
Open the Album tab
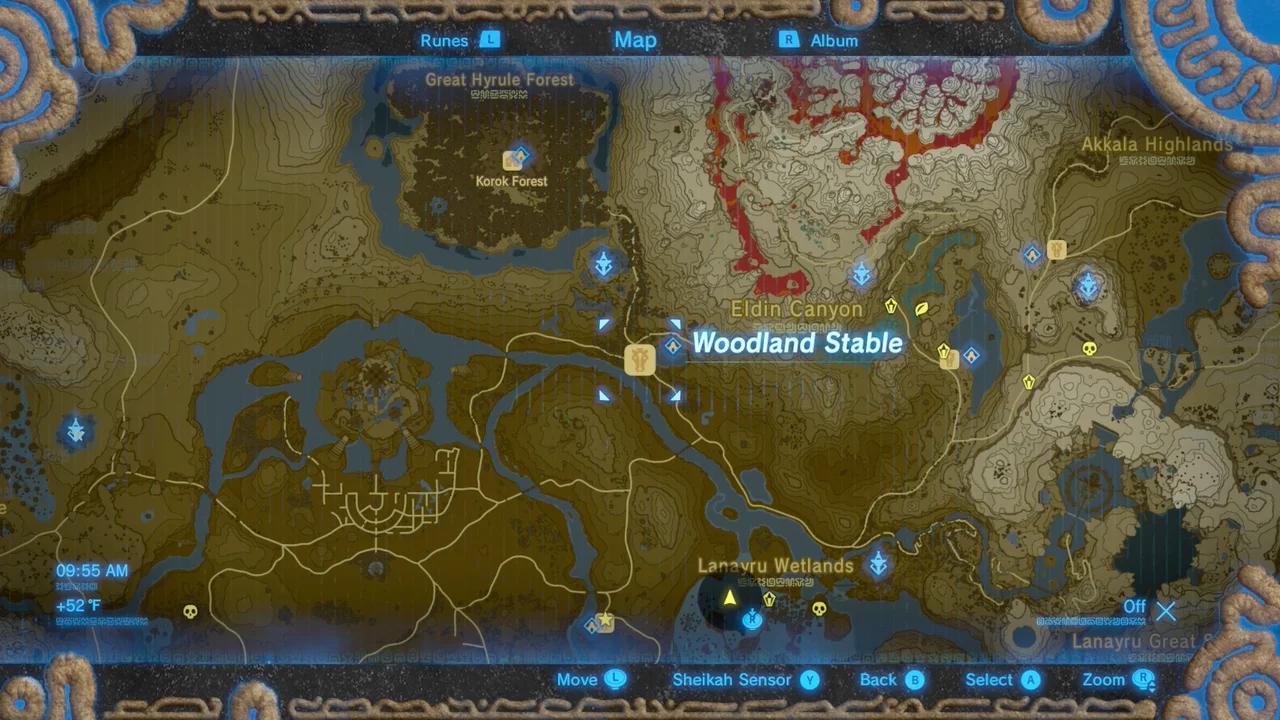click(x=834, y=40)
